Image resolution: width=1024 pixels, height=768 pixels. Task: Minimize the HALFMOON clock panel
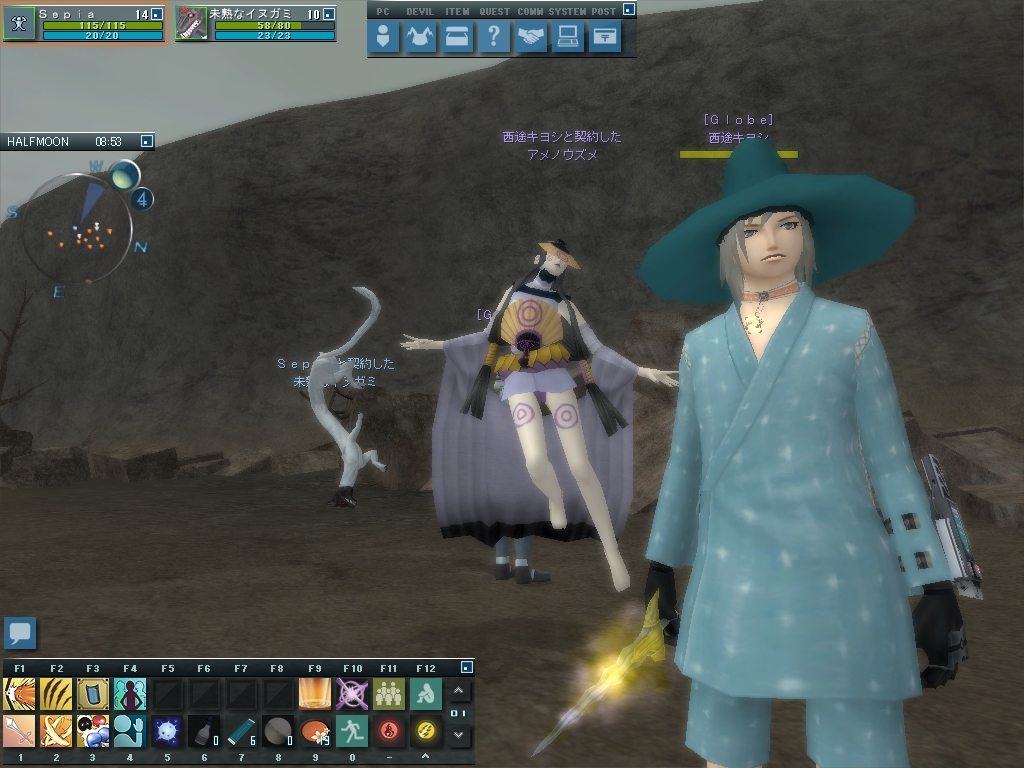146,142
